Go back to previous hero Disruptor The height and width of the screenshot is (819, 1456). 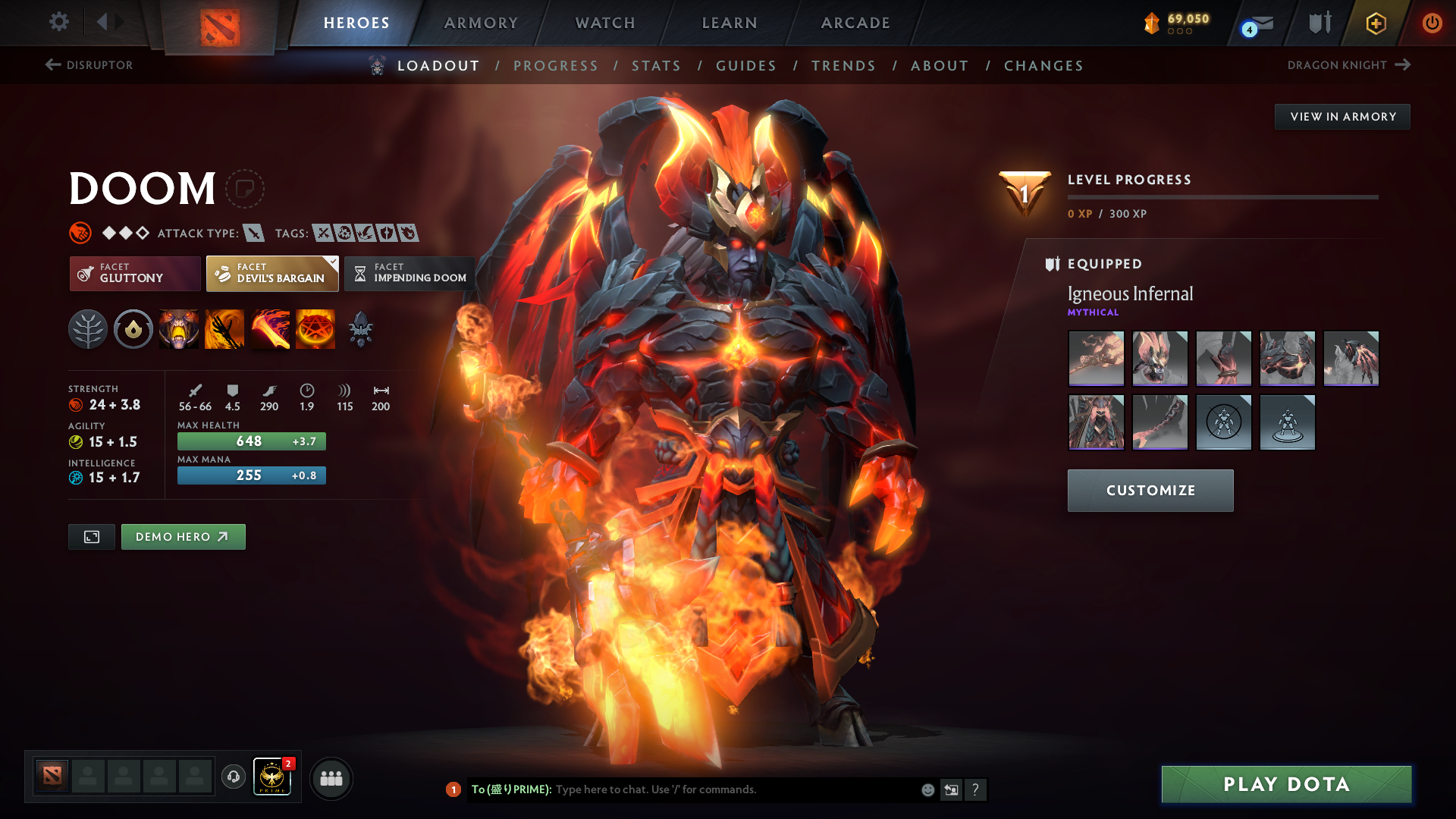[x=89, y=65]
